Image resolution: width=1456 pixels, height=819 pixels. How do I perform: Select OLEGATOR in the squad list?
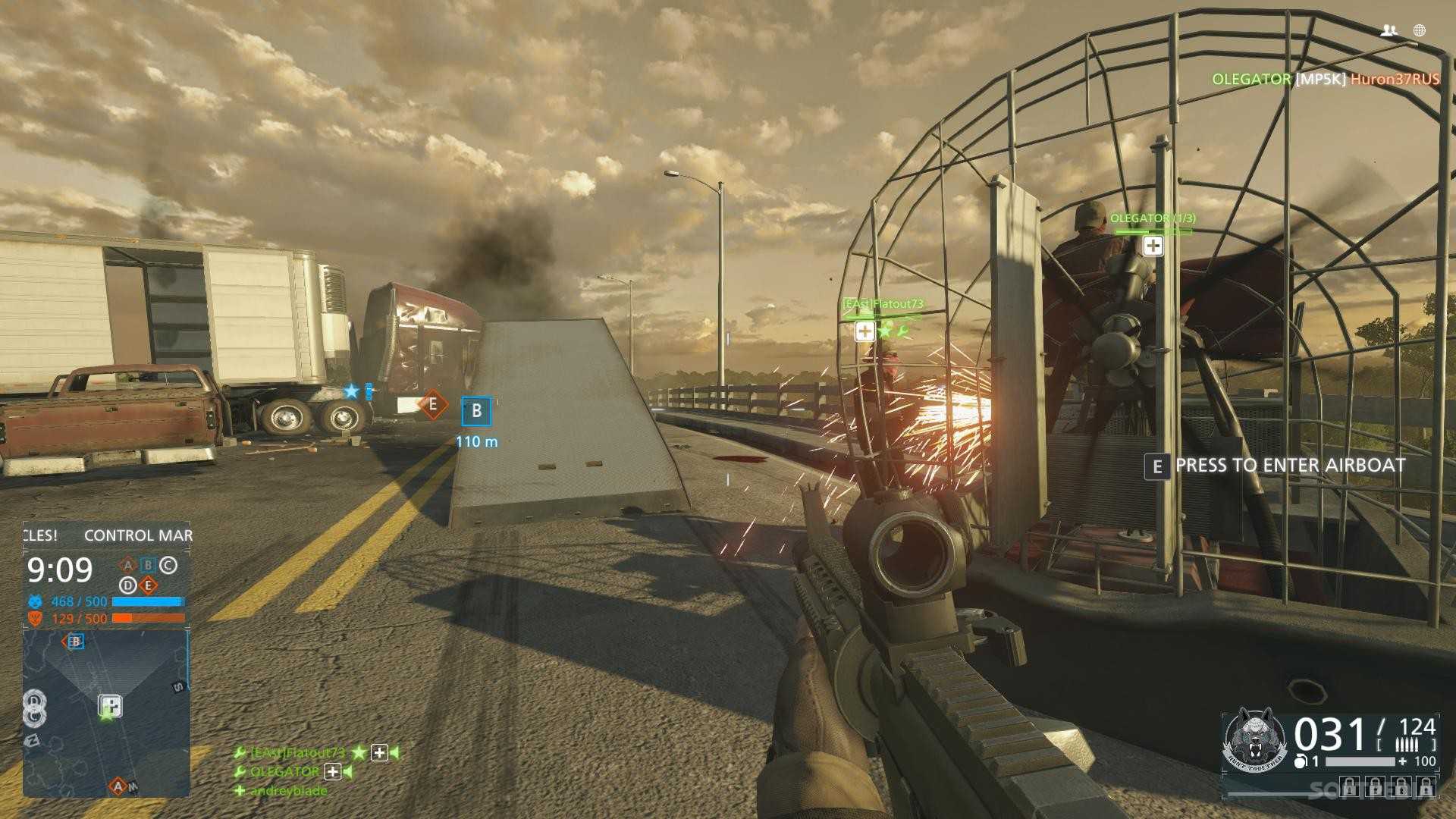pos(285,771)
